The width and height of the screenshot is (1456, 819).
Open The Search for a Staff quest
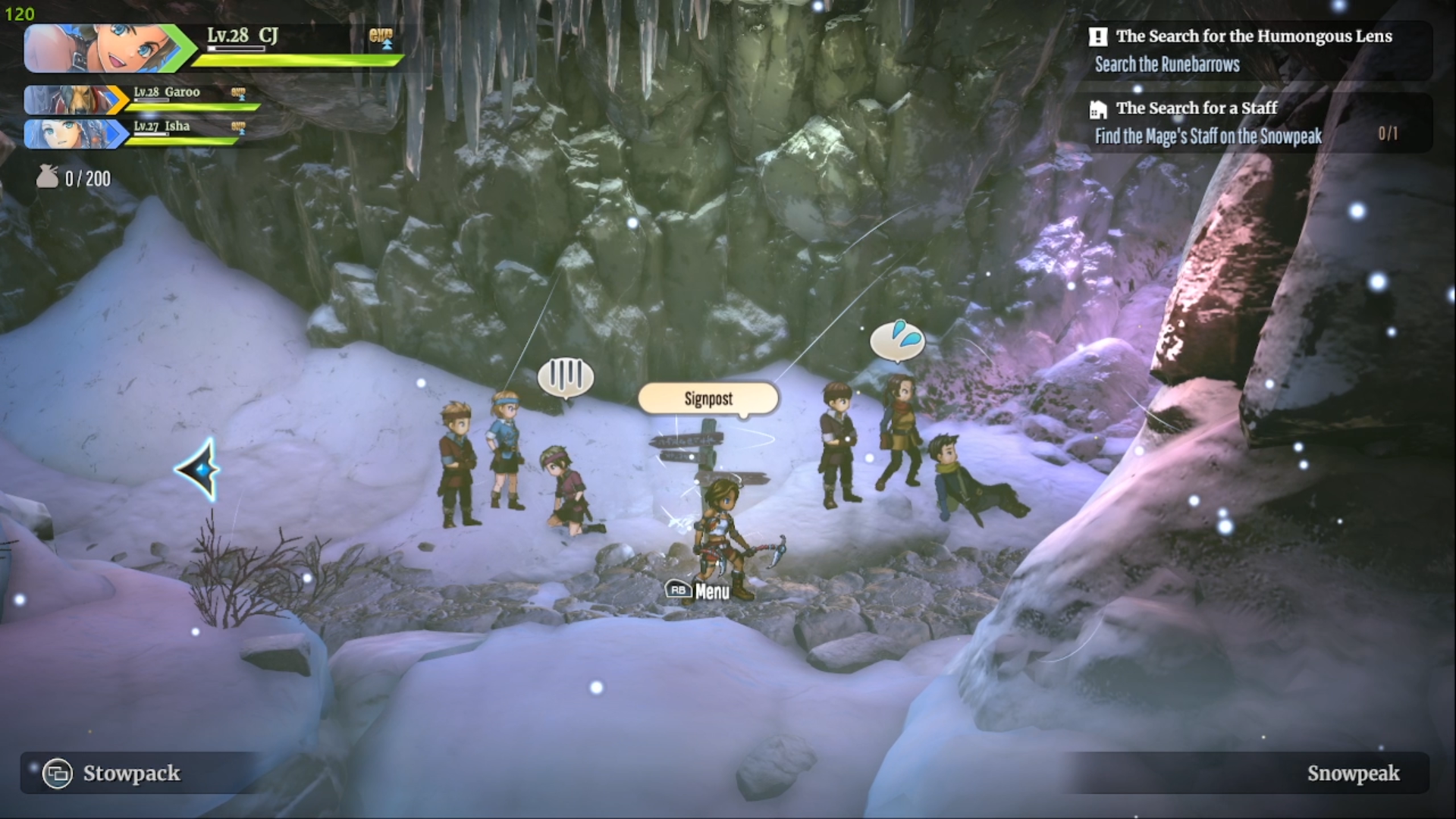click(x=1195, y=108)
